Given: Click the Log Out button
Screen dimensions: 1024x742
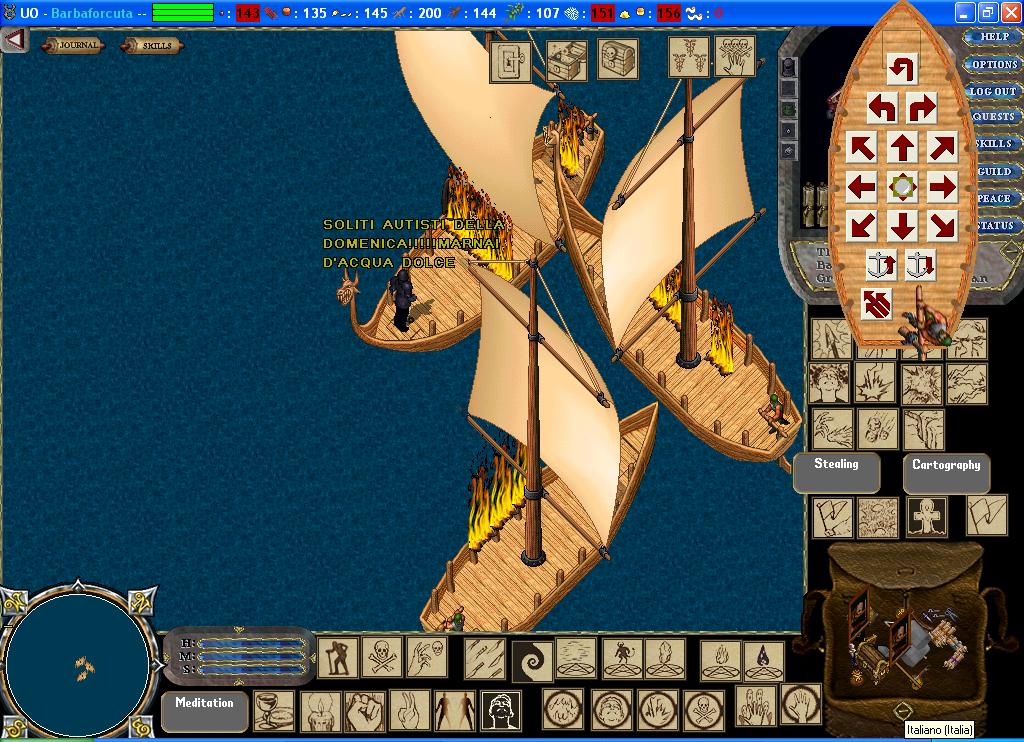Looking at the screenshot, I should (x=993, y=91).
